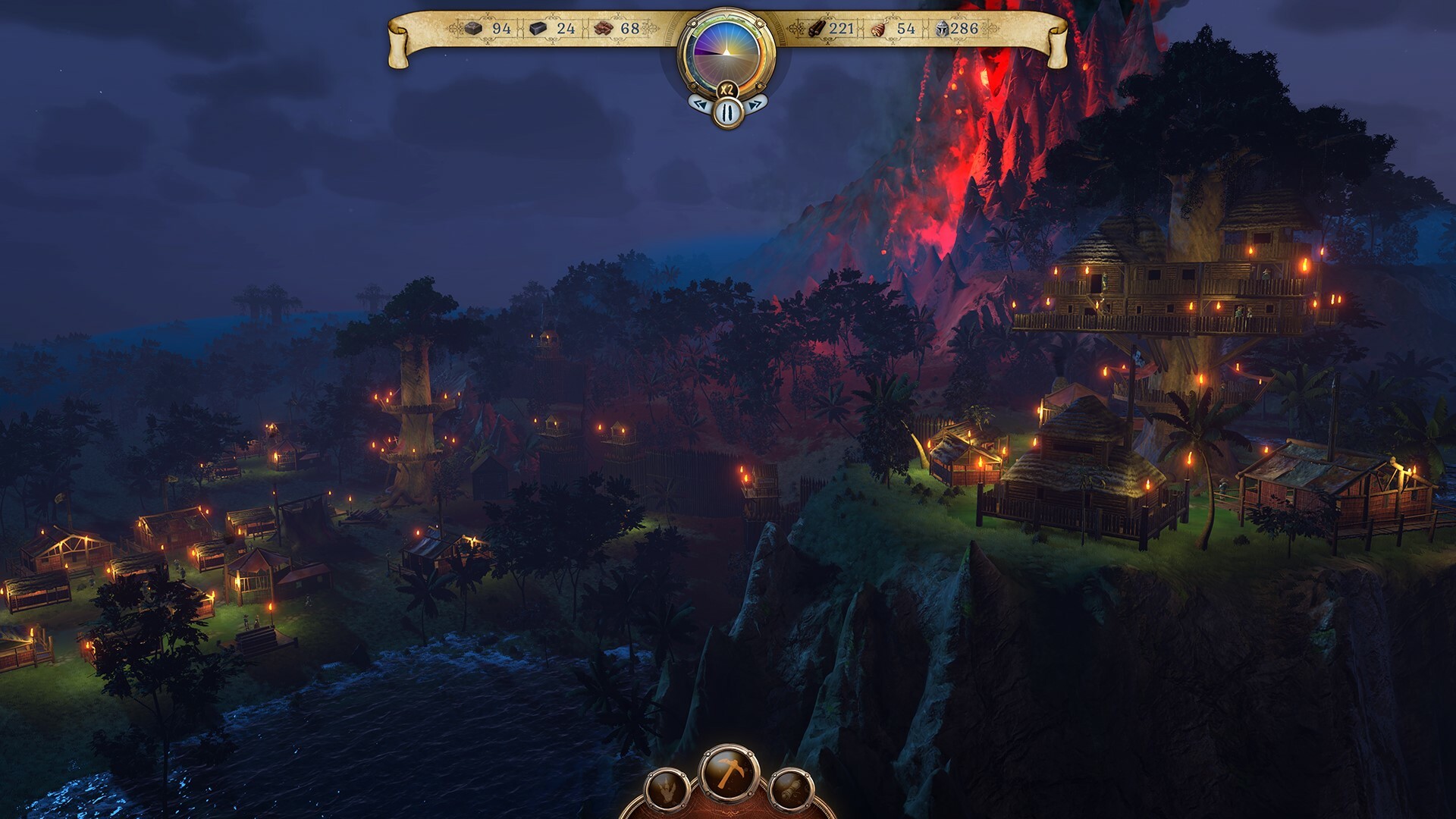Image resolution: width=1456 pixels, height=819 pixels.
Task: Click the food resource icon showing 54
Action: coord(878,27)
